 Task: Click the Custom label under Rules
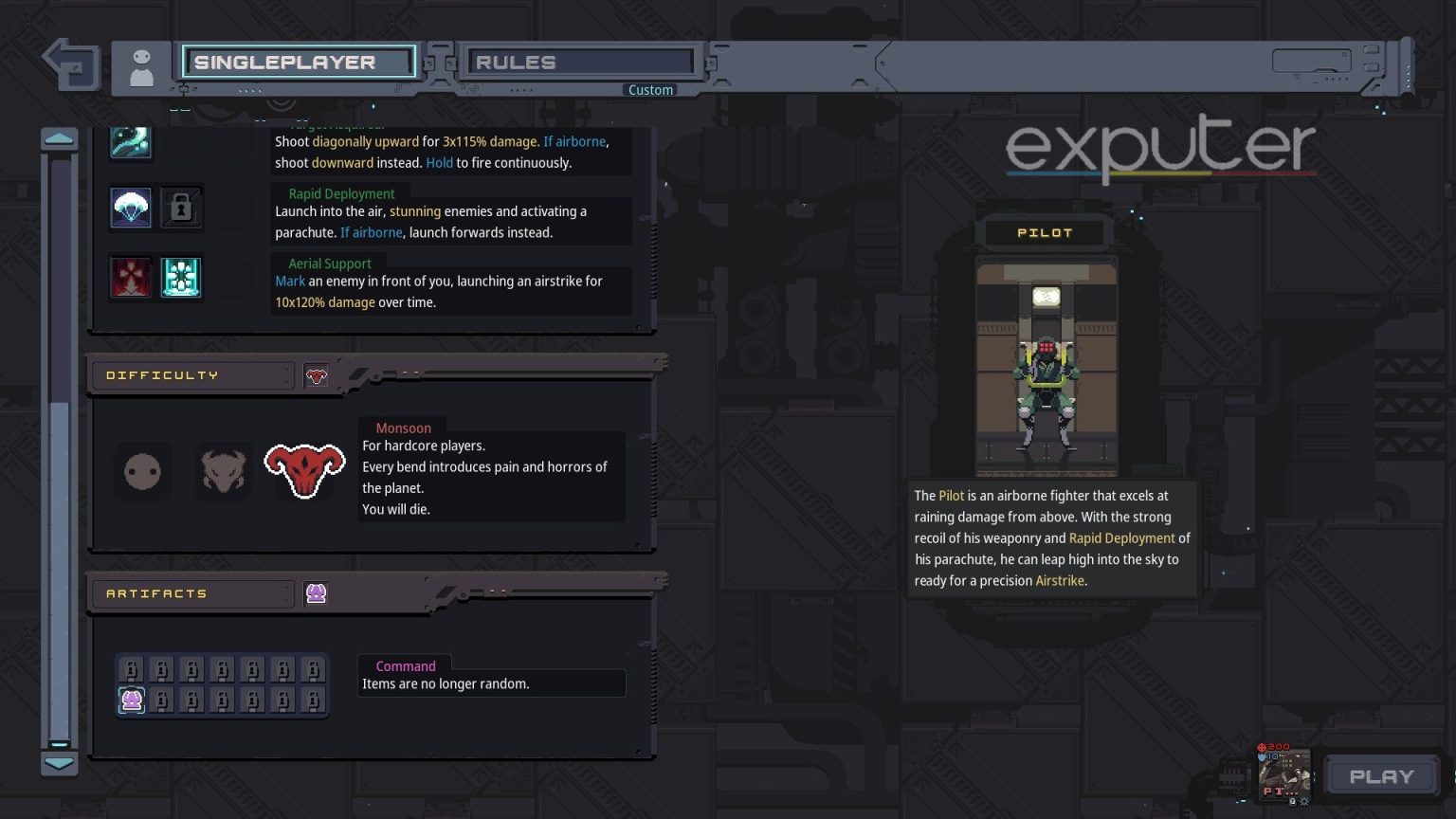[x=650, y=89]
